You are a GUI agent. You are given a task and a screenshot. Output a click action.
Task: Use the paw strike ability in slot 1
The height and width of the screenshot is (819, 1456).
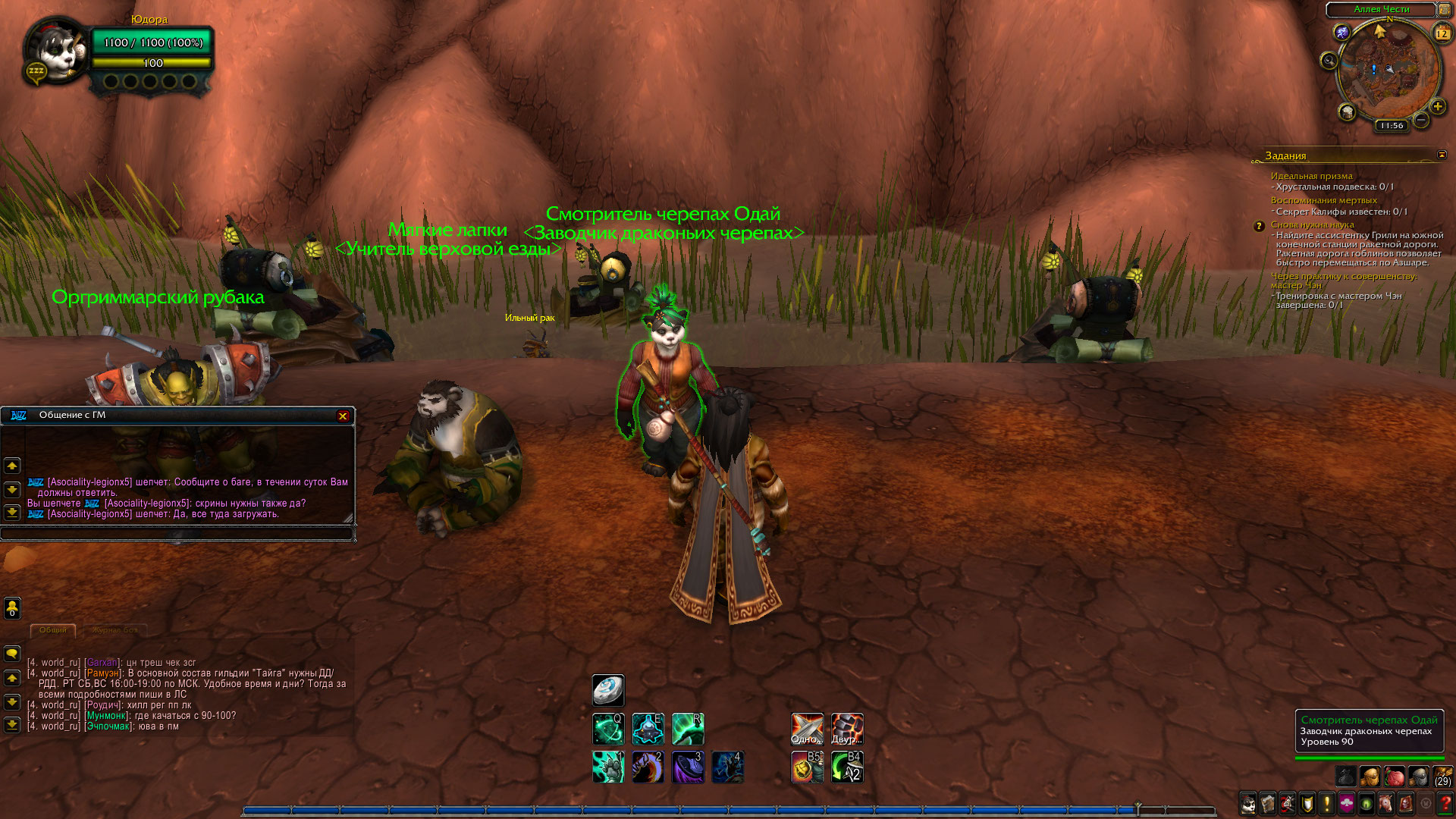[608, 767]
